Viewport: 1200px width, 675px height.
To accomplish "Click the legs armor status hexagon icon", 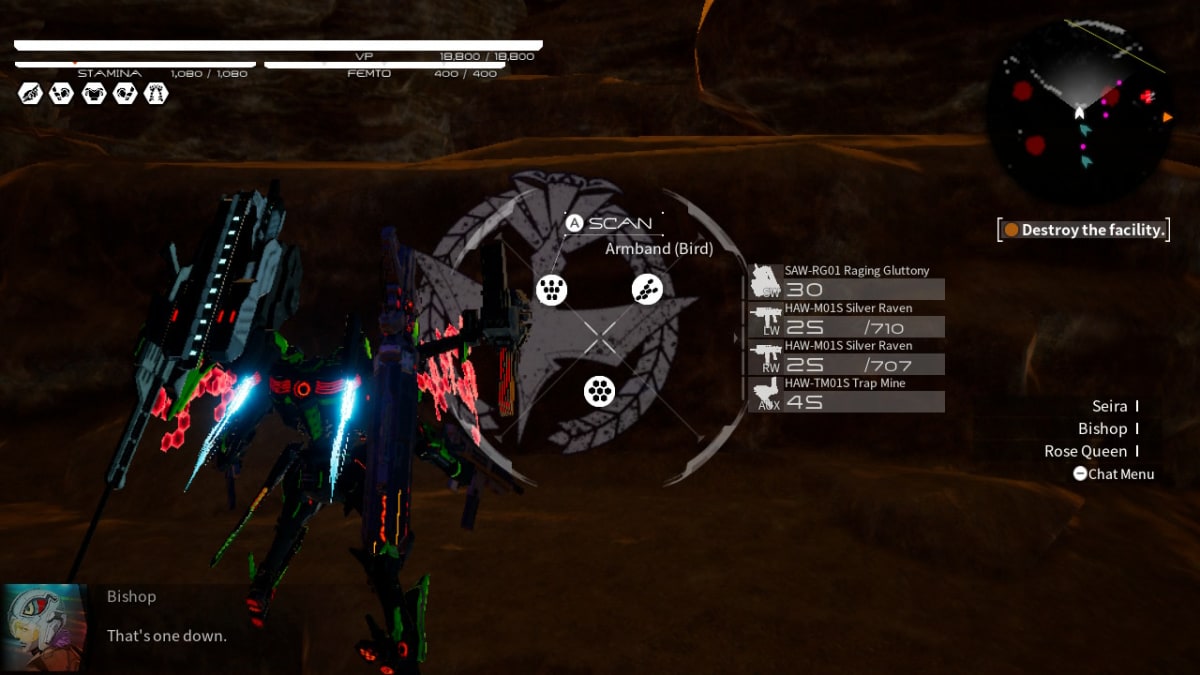I will (156, 93).
